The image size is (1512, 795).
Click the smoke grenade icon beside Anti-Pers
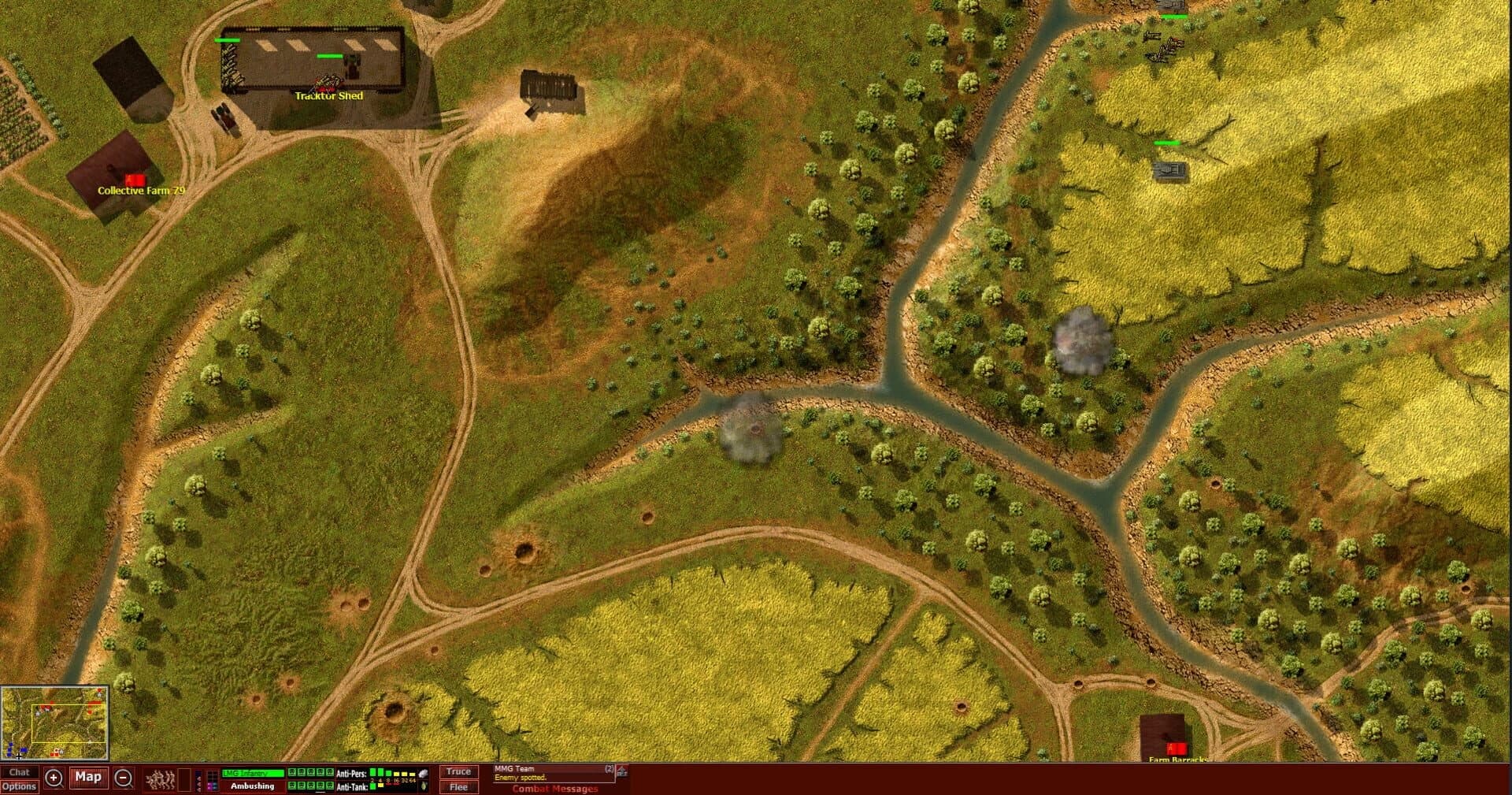pyautogui.click(x=423, y=772)
